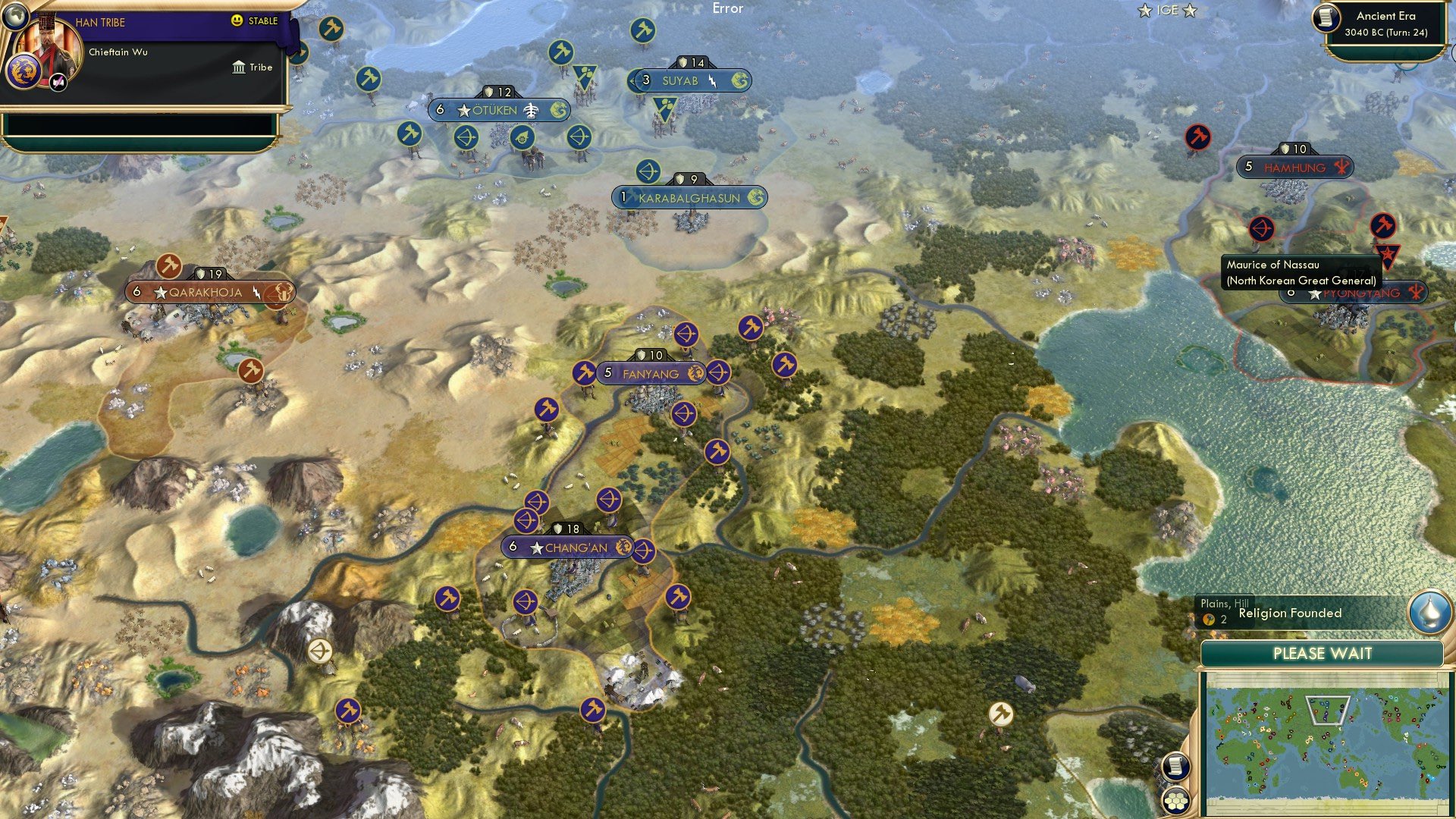Screen dimensions: 1456x819
Task: Open the notification log scroll beside the minimap
Action: click(x=1176, y=765)
